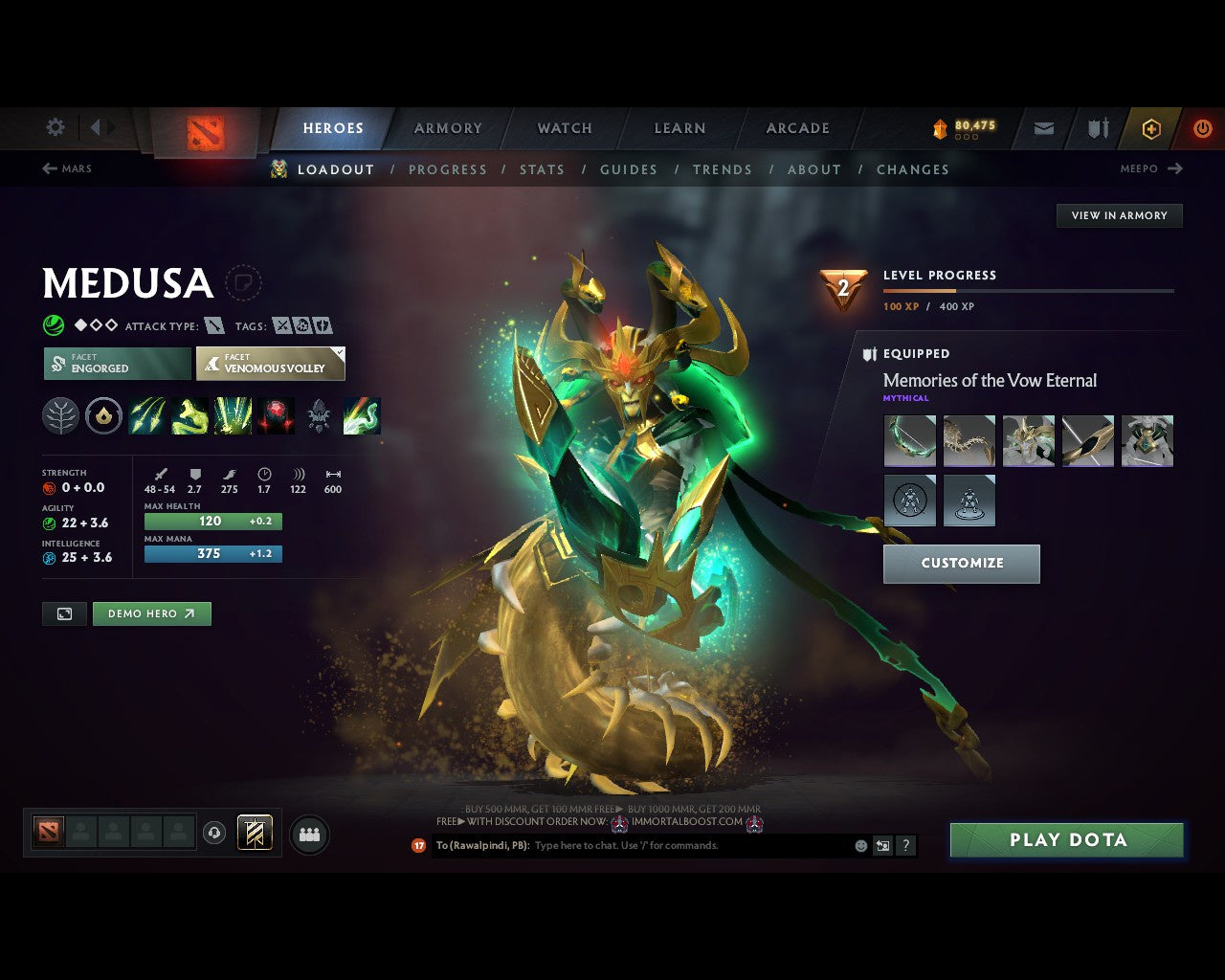The width and height of the screenshot is (1225, 980).
Task: Select the Mystic Snake ability icon
Action: pyautogui.click(x=190, y=415)
